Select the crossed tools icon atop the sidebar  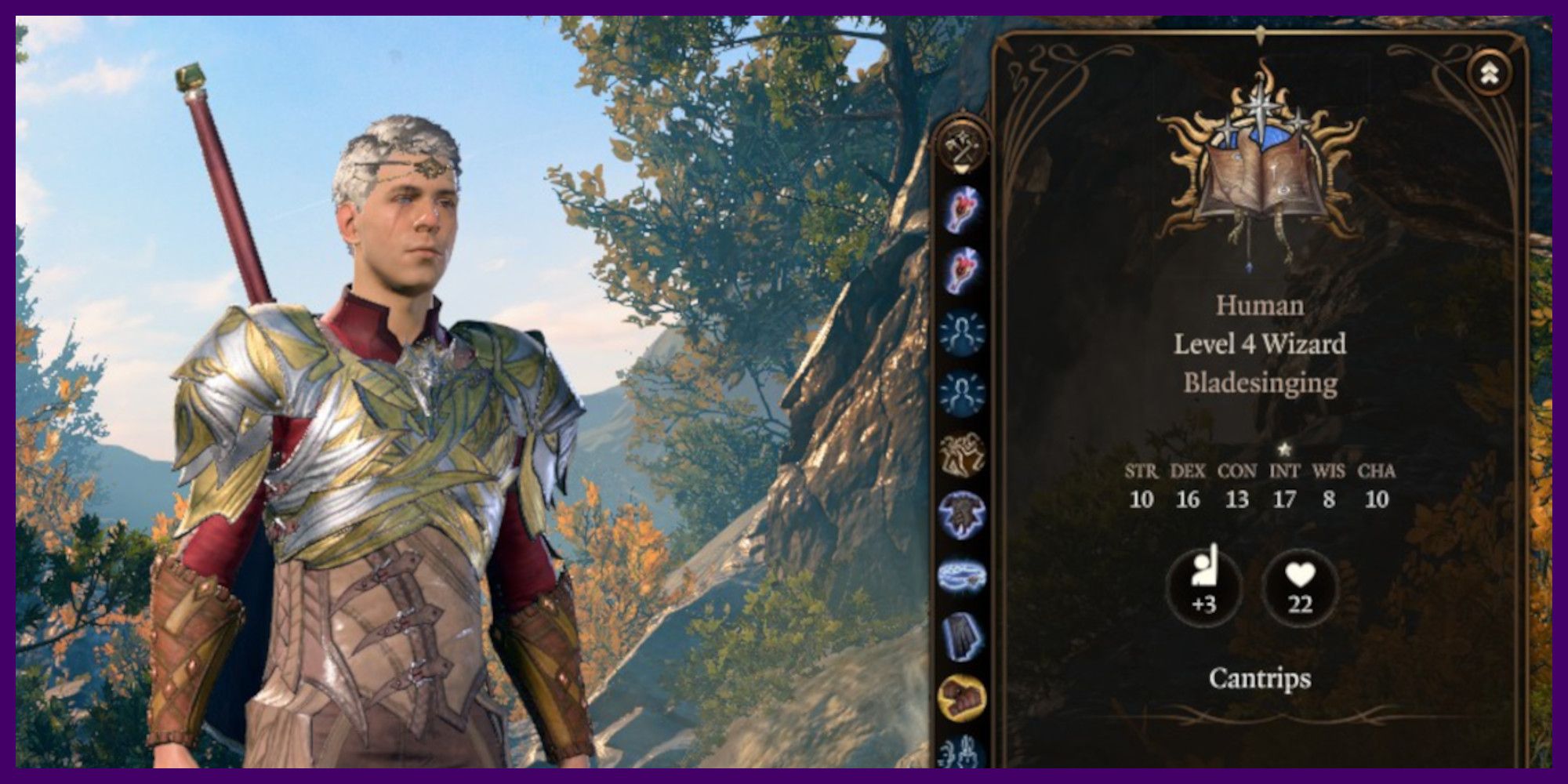pyautogui.click(x=962, y=147)
